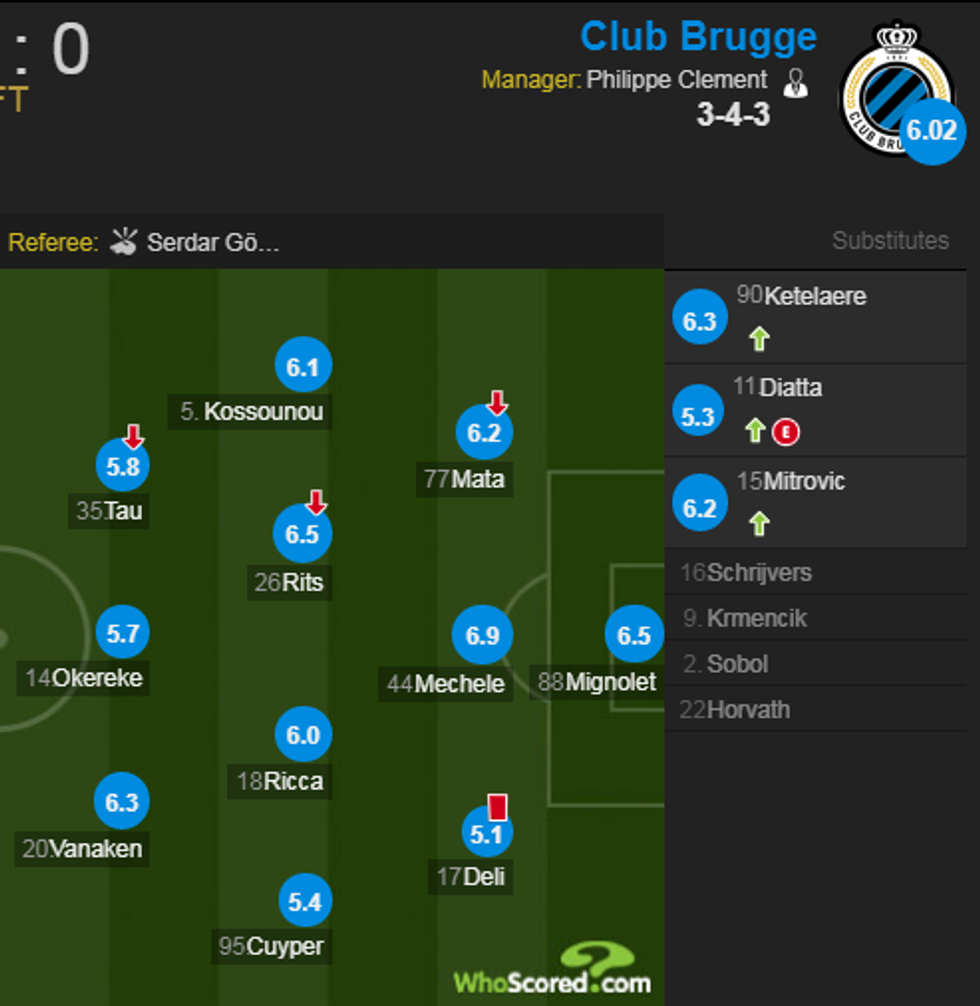The height and width of the screenshot is (1006, 980).
Task: Click Deli's red-carded player marker
Action: click(x=486, y=833)
